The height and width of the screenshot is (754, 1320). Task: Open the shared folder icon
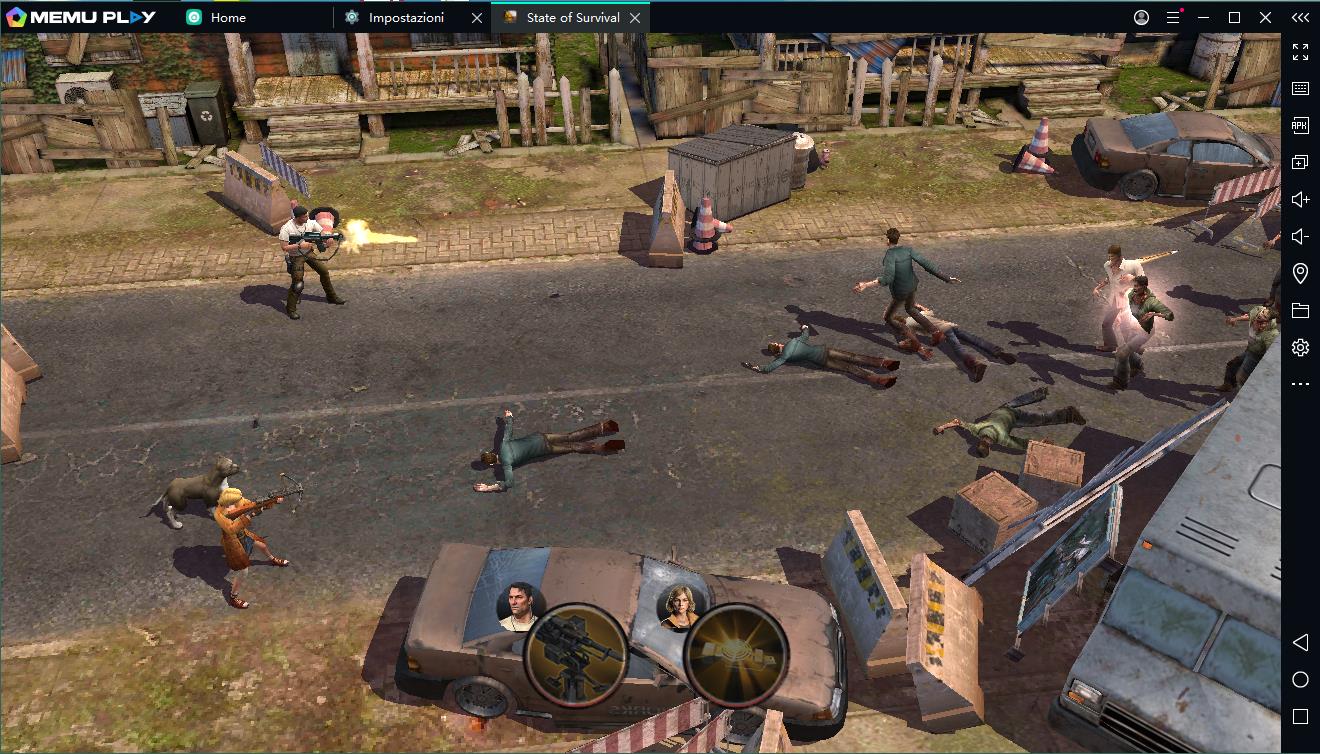coord(1300,310)
